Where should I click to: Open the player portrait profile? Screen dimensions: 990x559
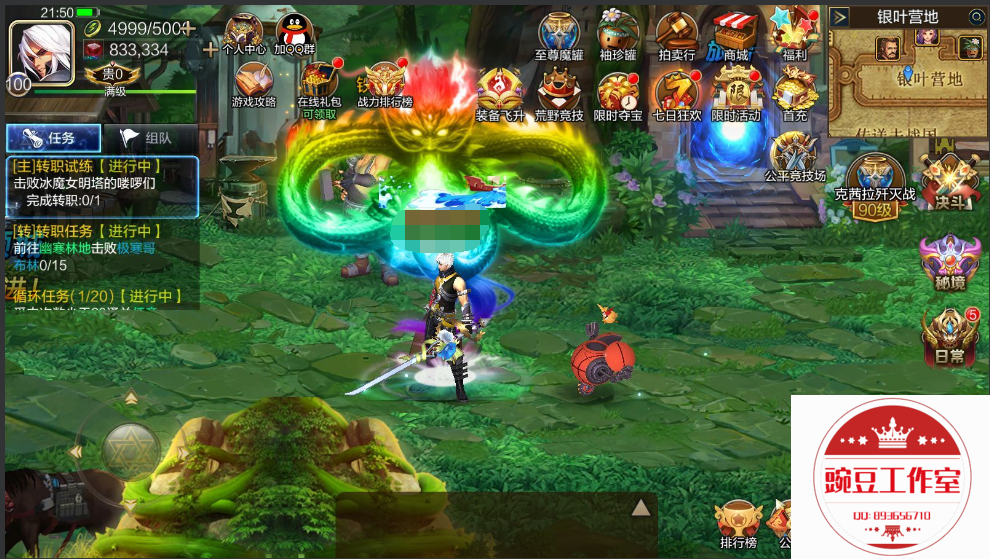point(34,50)
